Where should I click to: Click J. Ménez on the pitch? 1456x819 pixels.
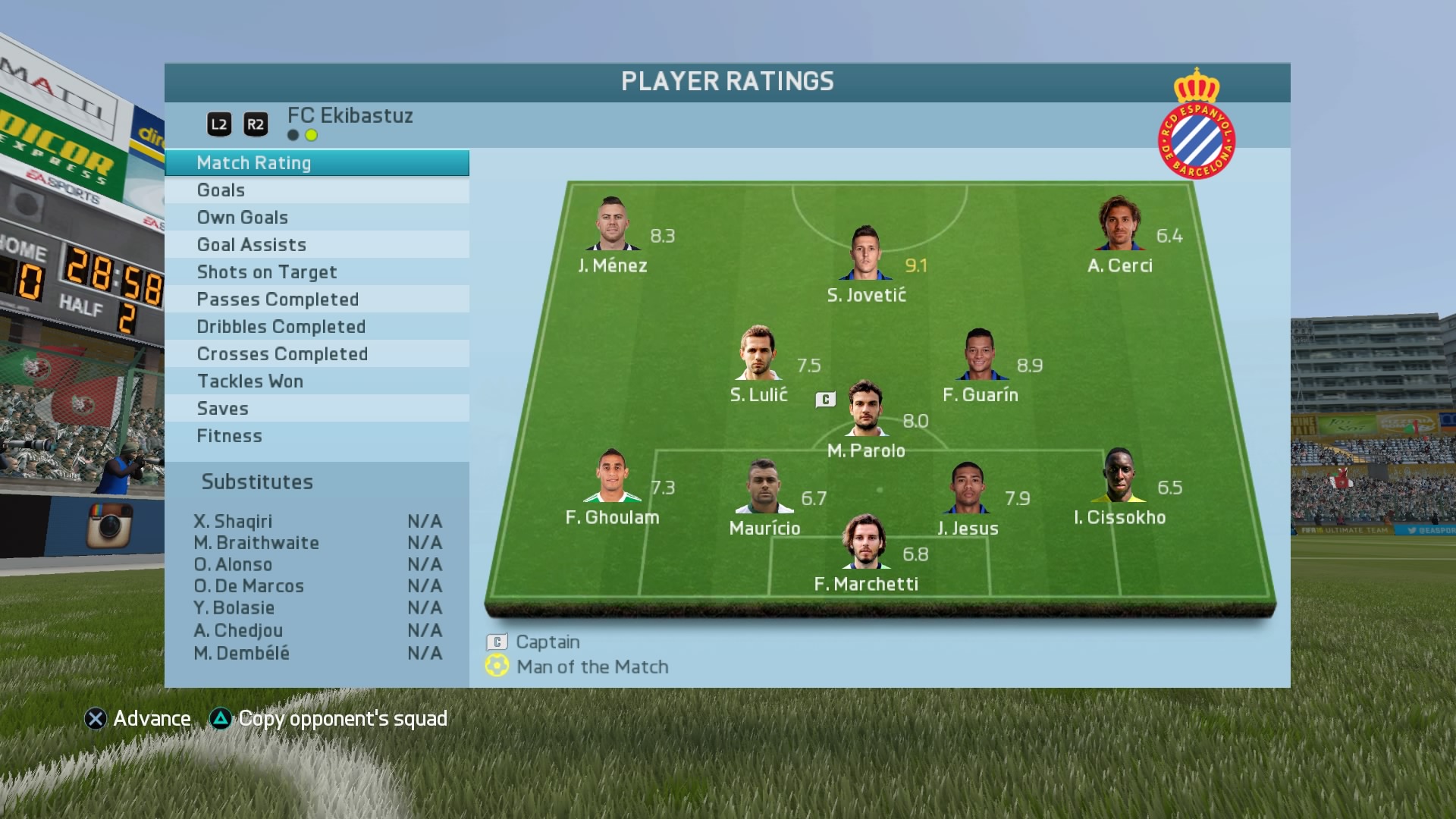pos(612,224)
